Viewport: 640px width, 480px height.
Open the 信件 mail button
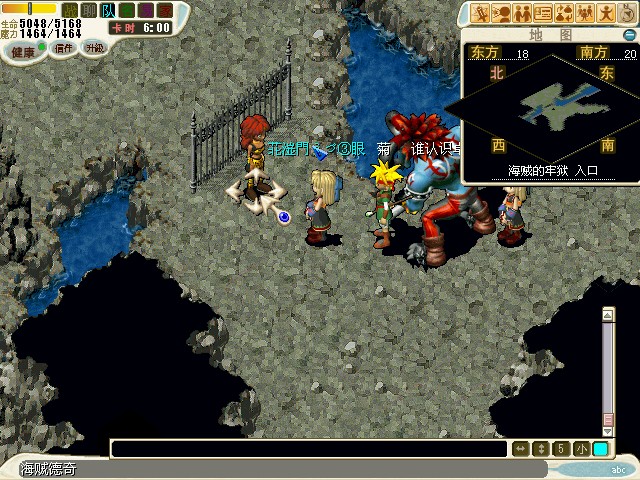pyautogui.click(x=64, y=48)
